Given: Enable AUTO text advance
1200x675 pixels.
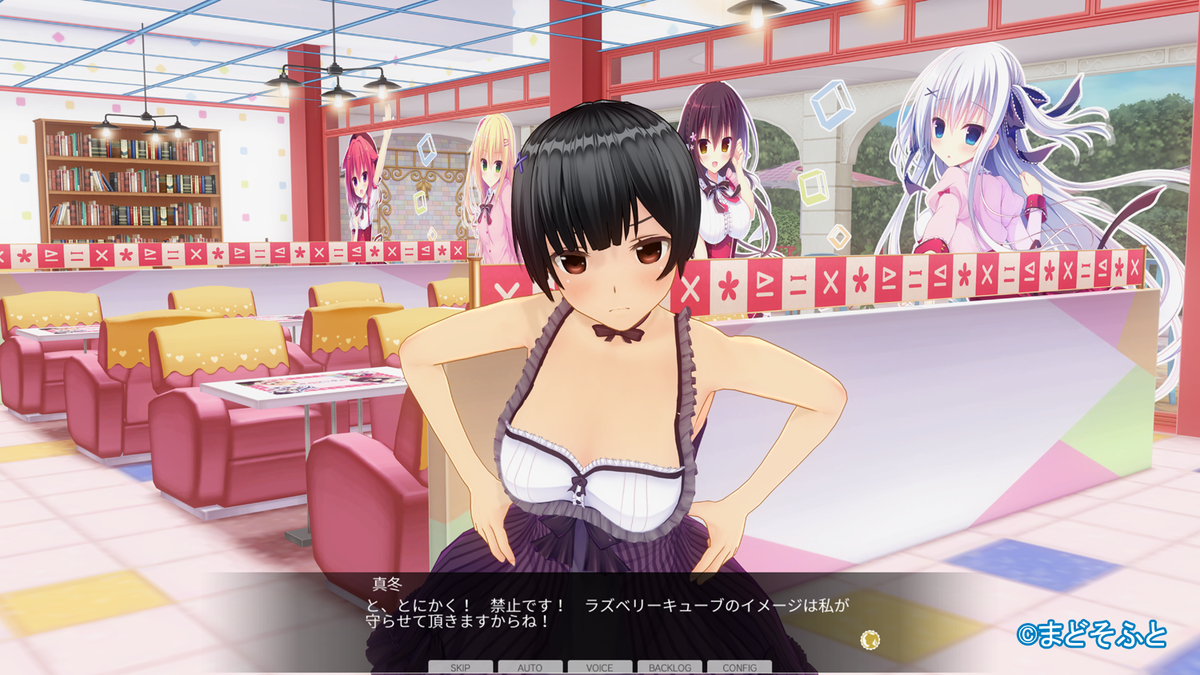Looking at the screenshot, I should [530, 667].
